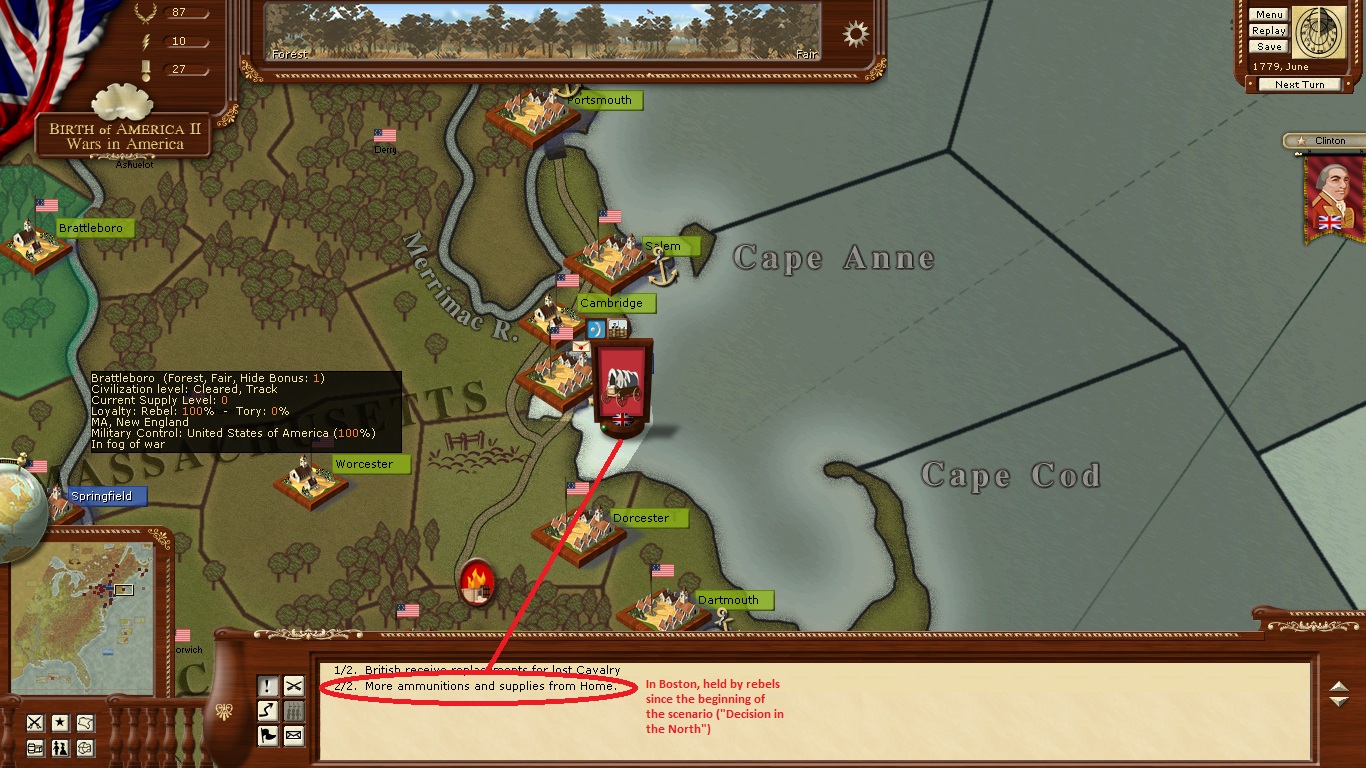Toggle the black flag message filter
Image resolution: width=1366 pixels, height=768 pixels.
click(x=268, y=736)
